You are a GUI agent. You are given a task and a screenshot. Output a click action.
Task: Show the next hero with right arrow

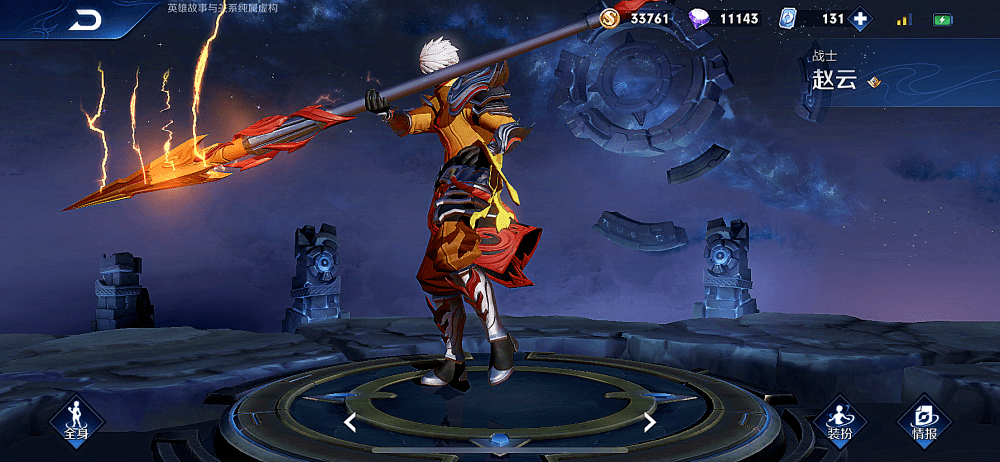649,422
